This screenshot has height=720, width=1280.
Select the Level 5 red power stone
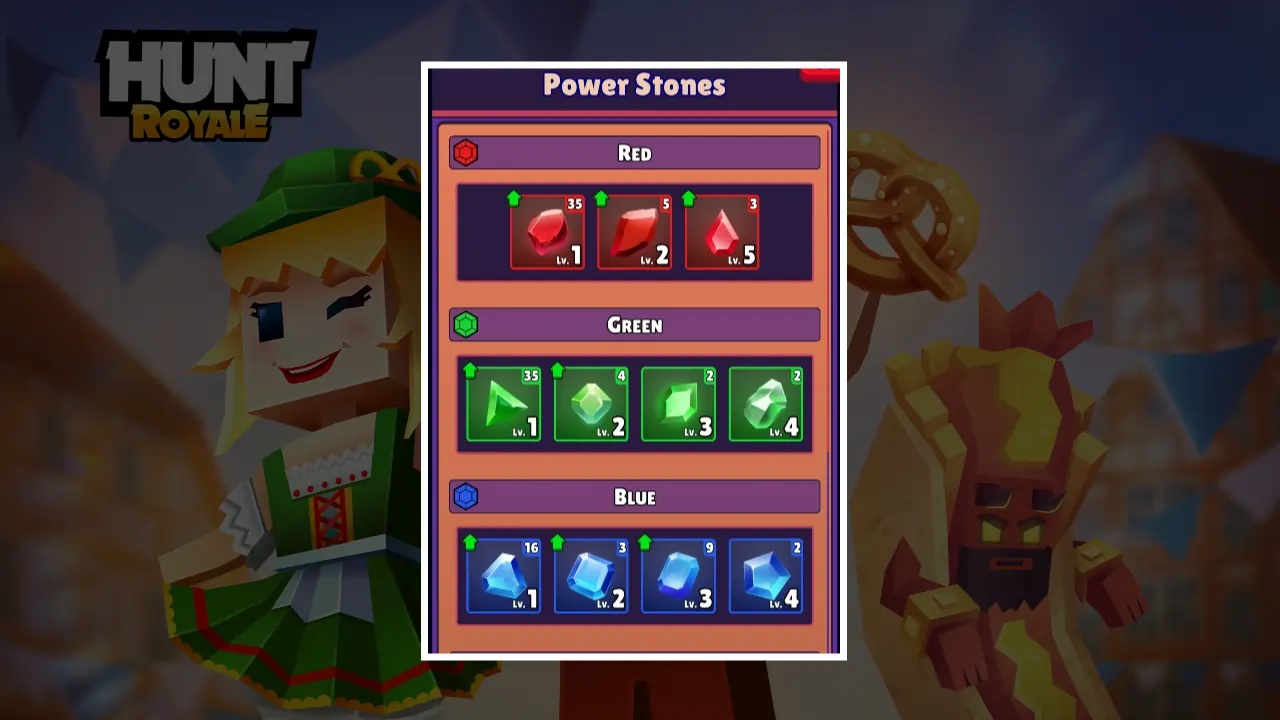click(x=722, y=232)
